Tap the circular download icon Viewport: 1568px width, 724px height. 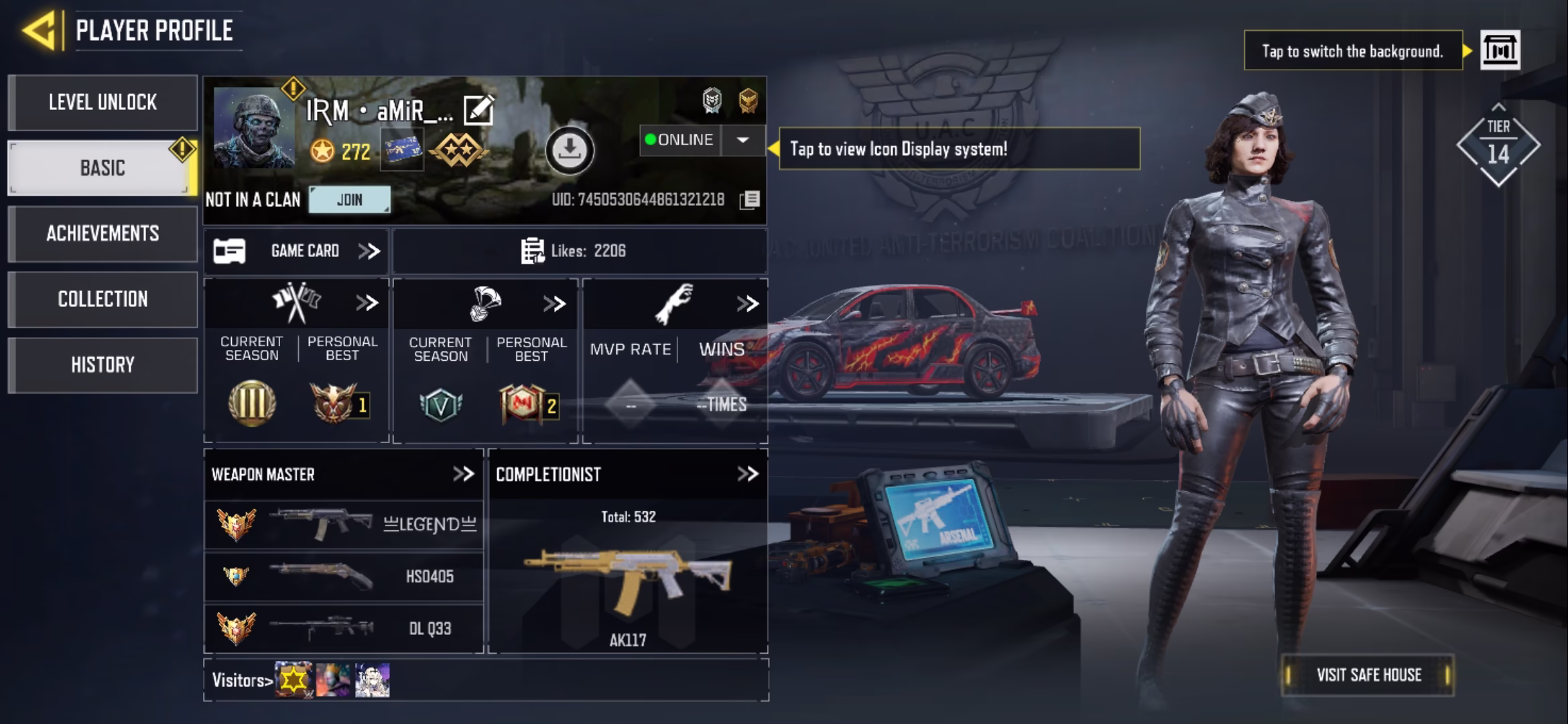pyautogui.click(x=570, y=150)
